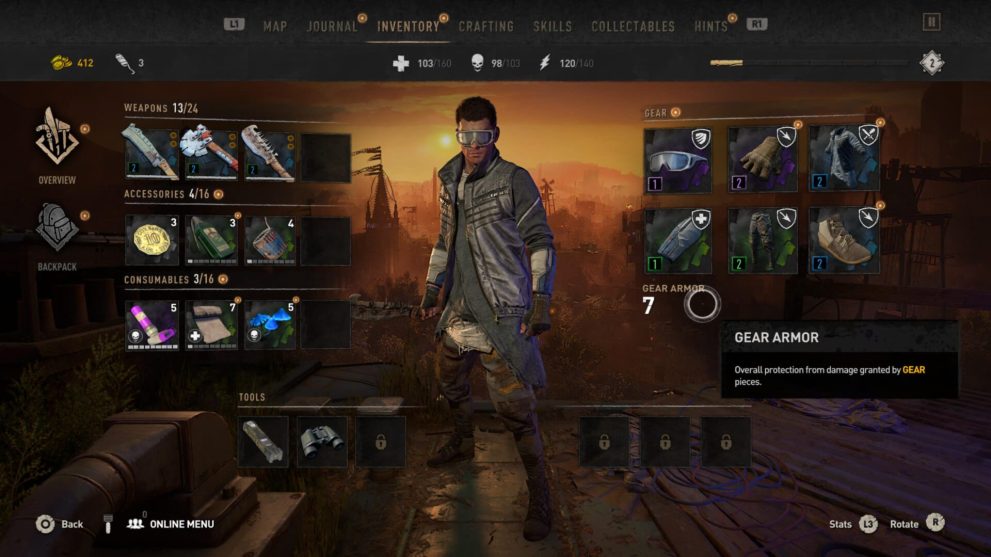991x557 pixels.
Task: Select the fingerless gloves gear slot
Action: (x=761, y=159)
